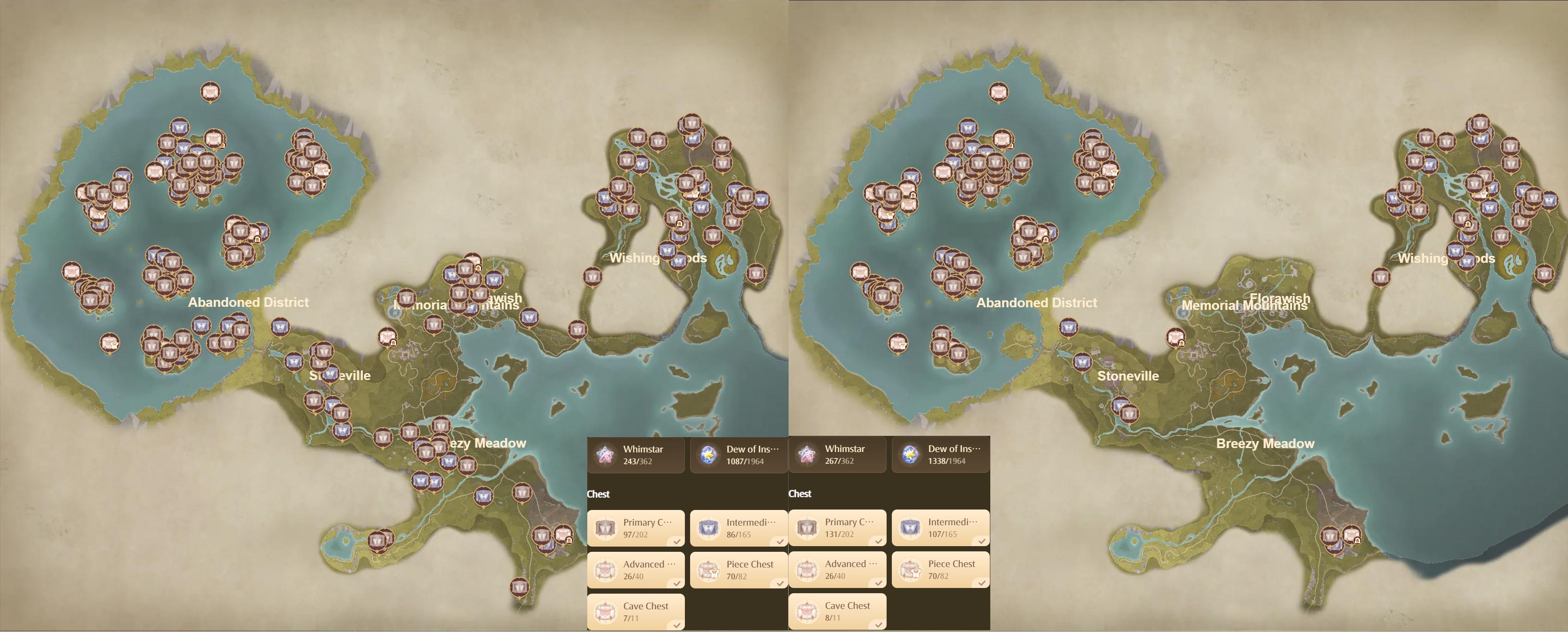Select the Intermediate Chest 86/165 filter

click(738, 528)
